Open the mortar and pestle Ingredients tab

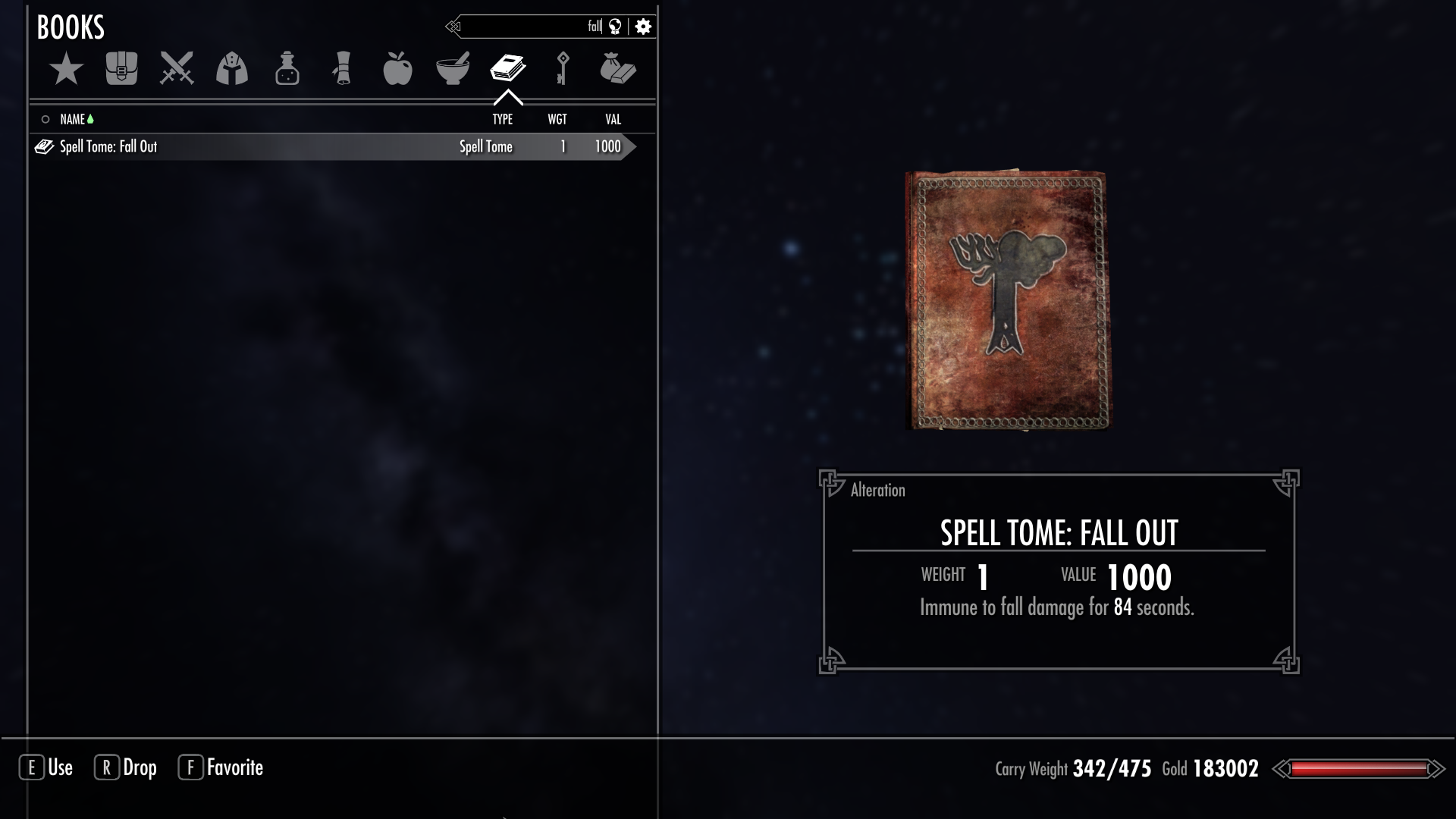(453, 69)
